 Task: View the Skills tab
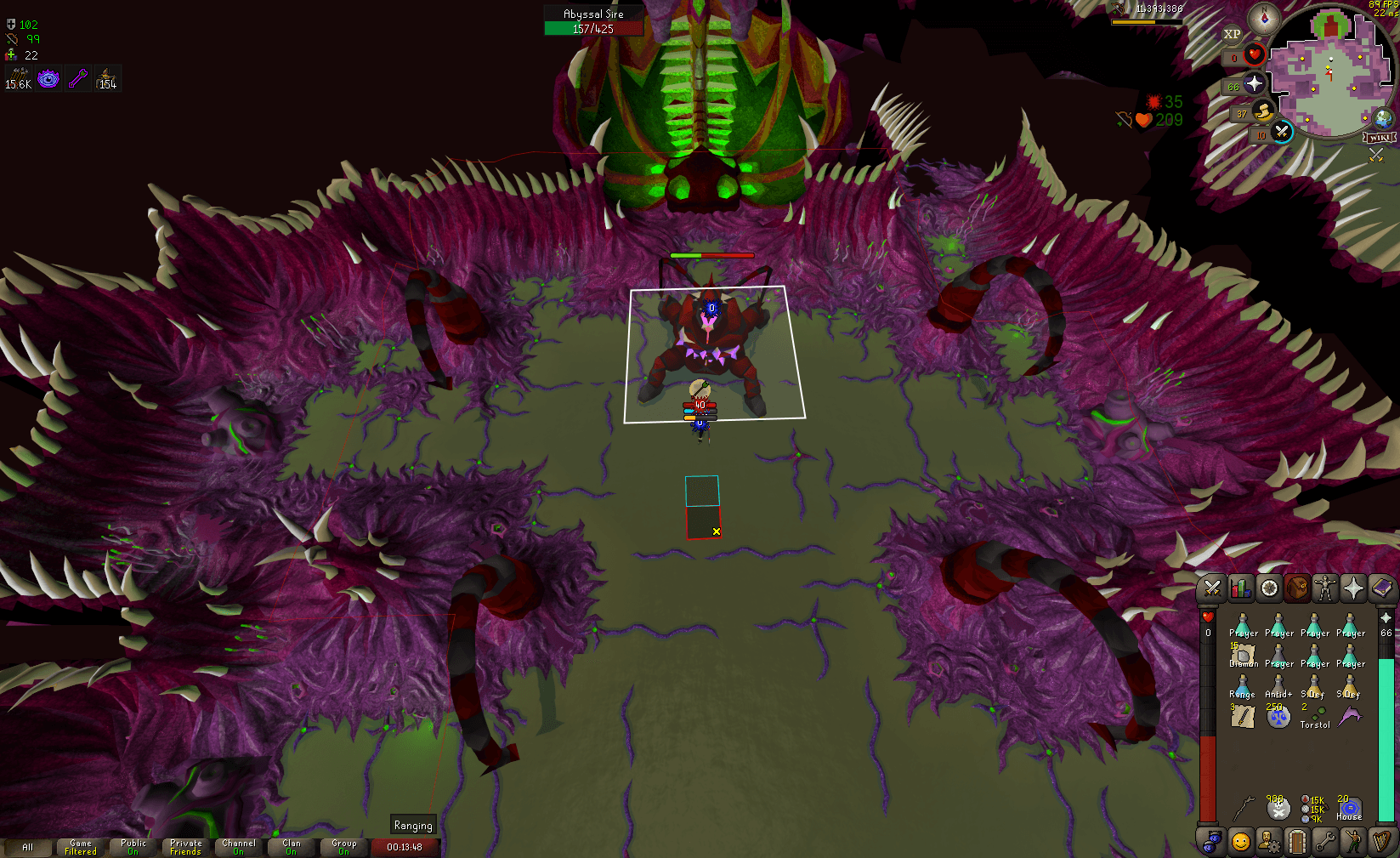point(1239,588)
